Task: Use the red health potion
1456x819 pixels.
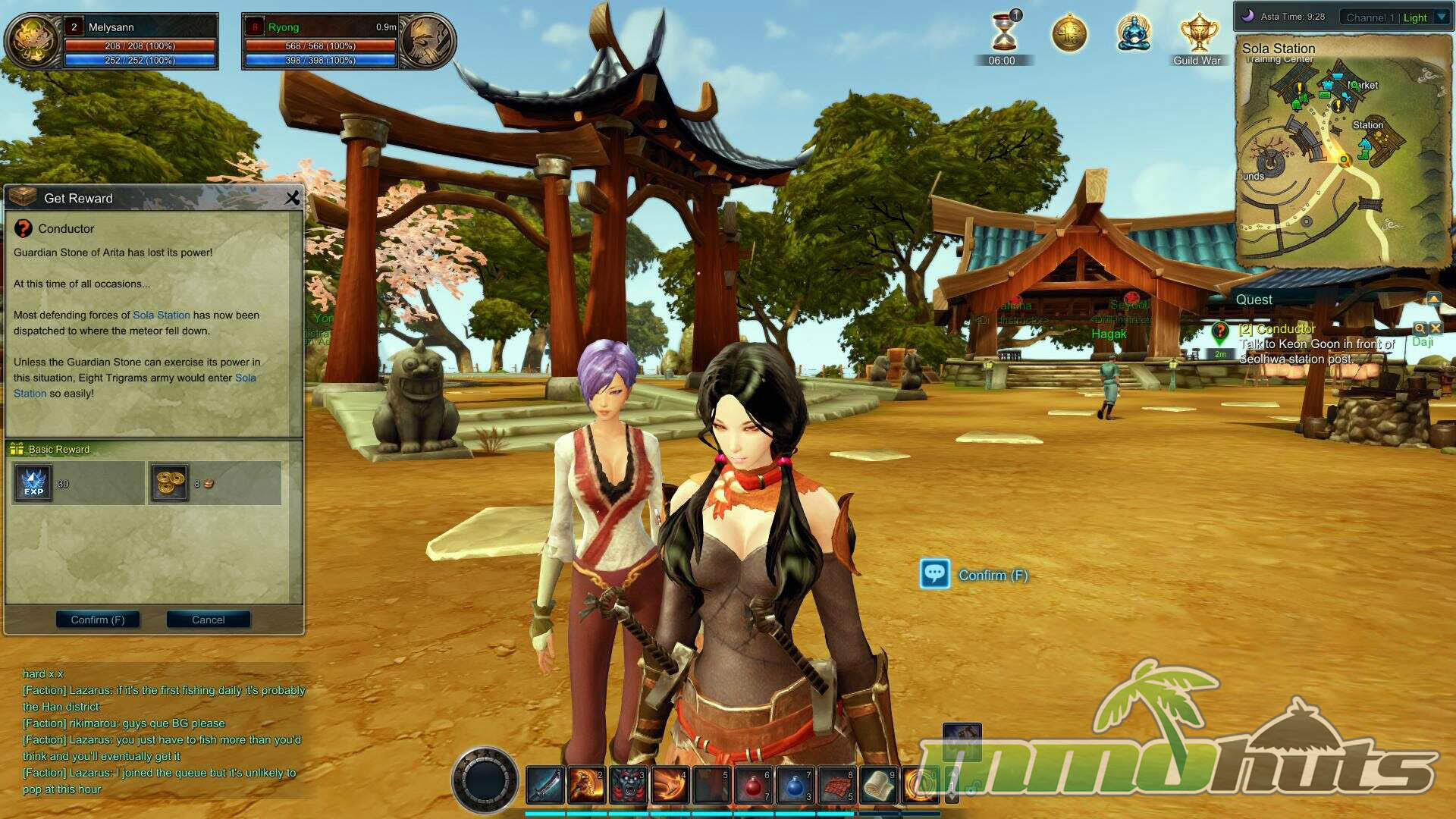Action: coord(753,785)
